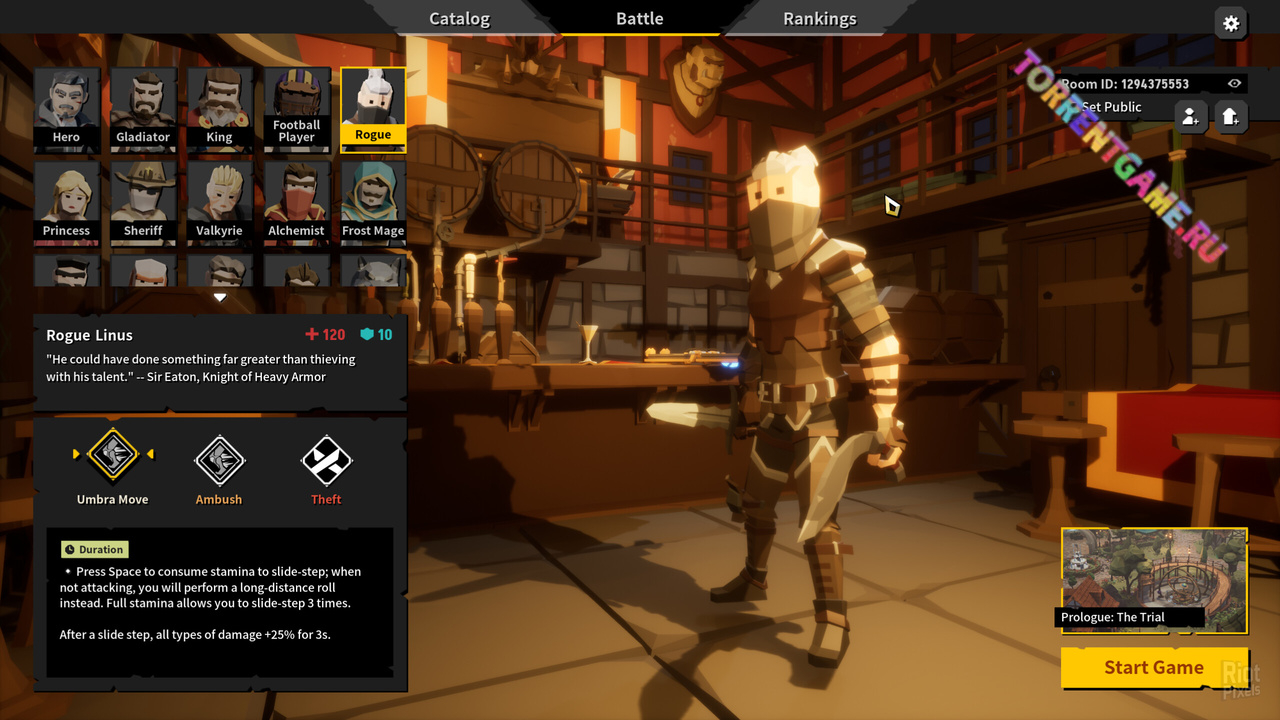Open the Rankings tab
This screenshot has height=720, width=1280.
(819, 19)
